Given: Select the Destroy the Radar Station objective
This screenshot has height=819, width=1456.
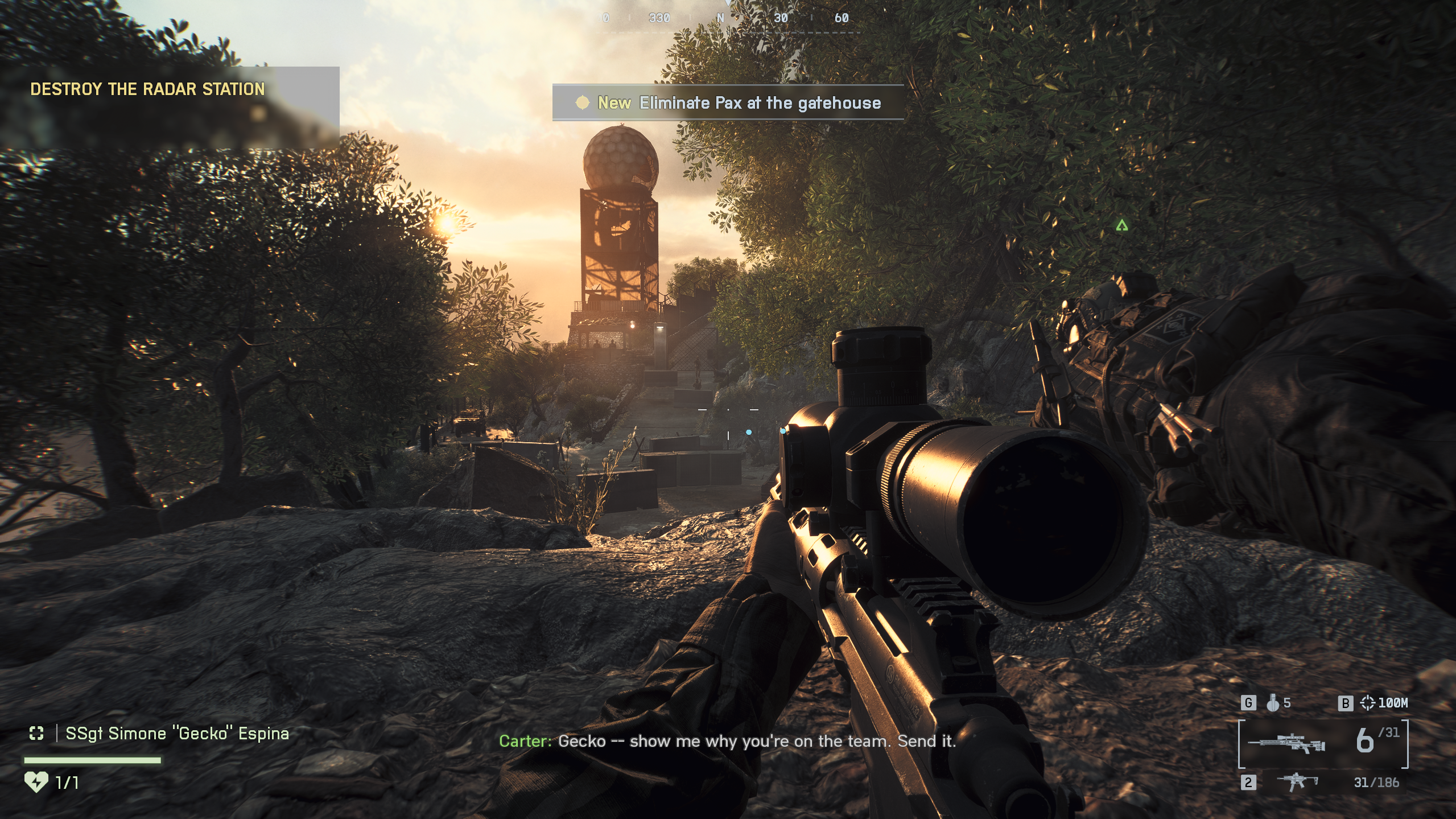Looking at the screenshot, I should click(x=147, y=89).
